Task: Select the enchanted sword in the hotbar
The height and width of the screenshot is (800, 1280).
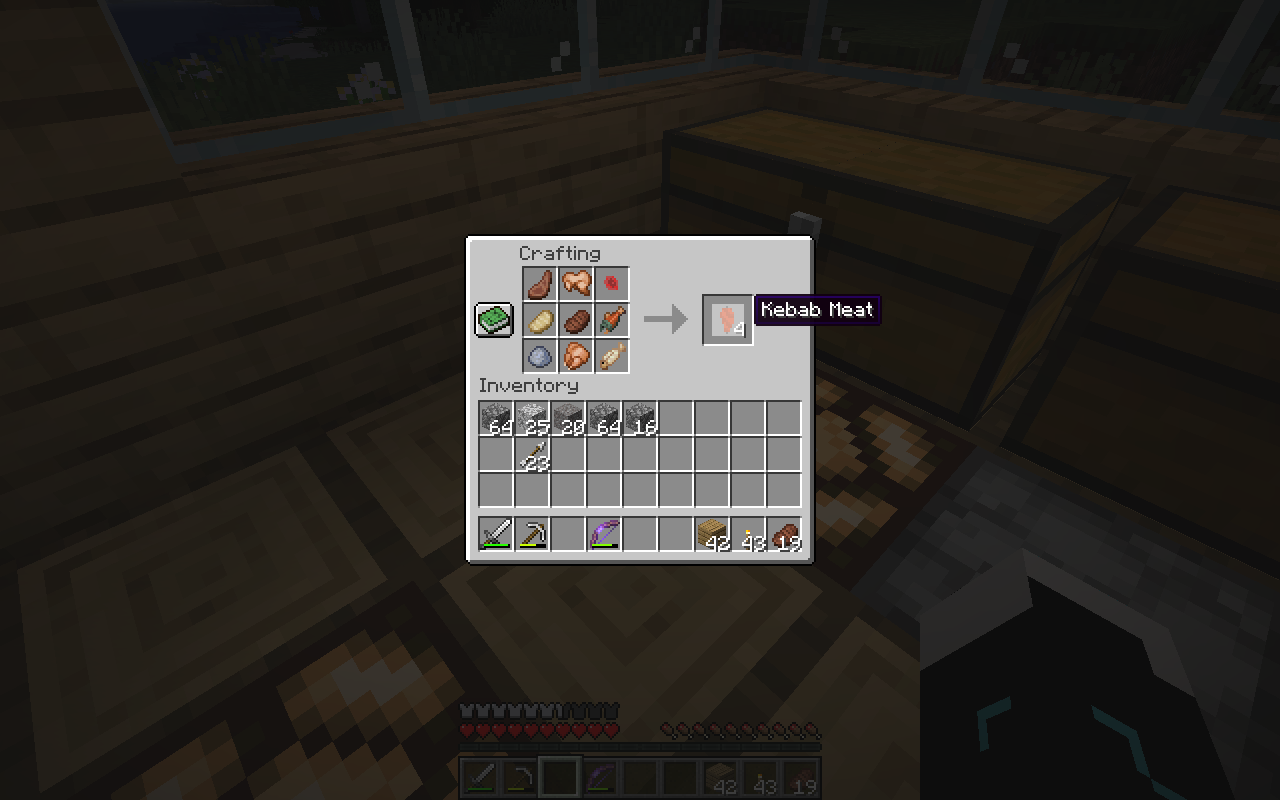Action: (494, 534)
